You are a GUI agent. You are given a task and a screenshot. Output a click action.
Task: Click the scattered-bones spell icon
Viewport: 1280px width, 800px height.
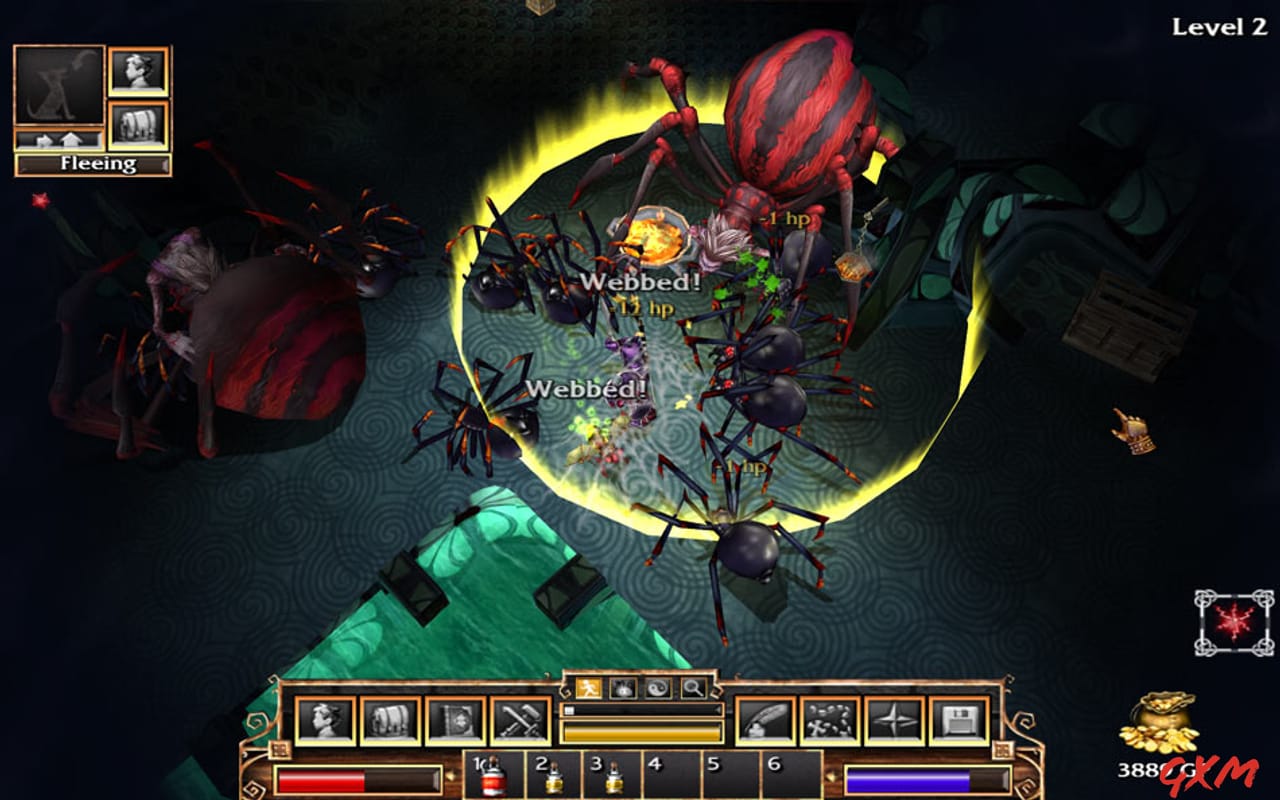[x=828, y=718]
